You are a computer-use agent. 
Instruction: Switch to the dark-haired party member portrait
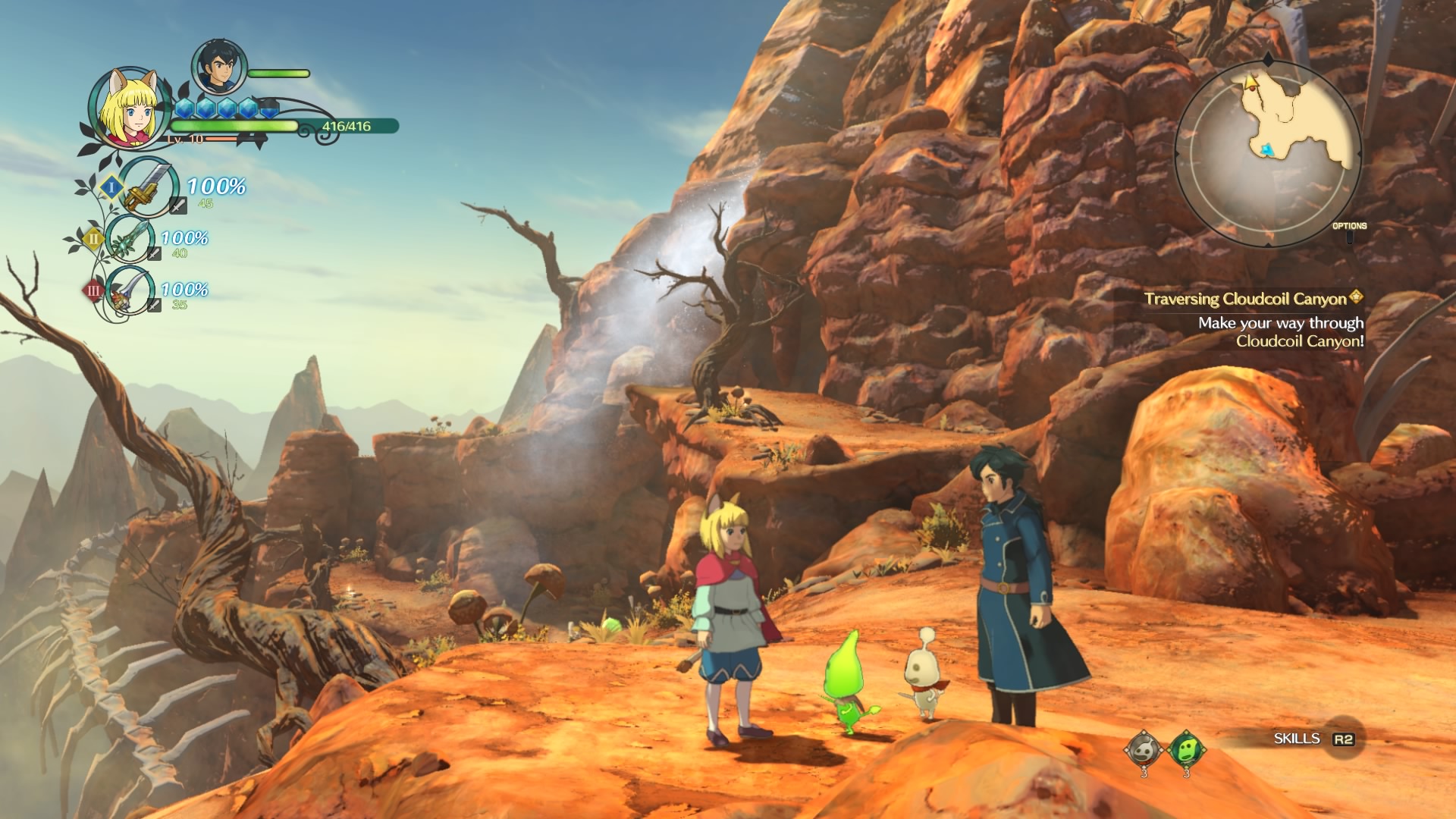218,66
